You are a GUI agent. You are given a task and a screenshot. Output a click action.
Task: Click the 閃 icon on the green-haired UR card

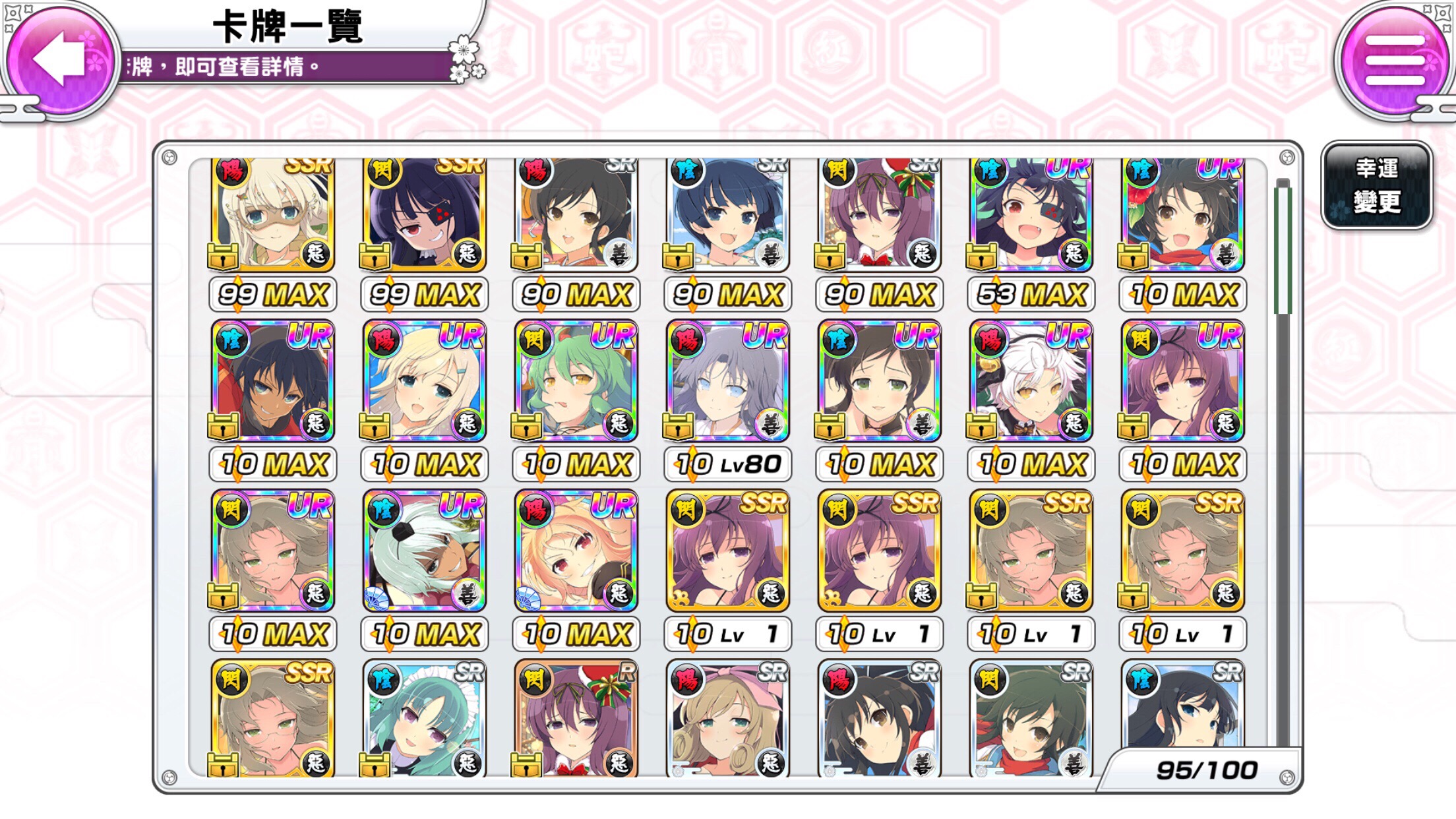click(x=536, y=340)
